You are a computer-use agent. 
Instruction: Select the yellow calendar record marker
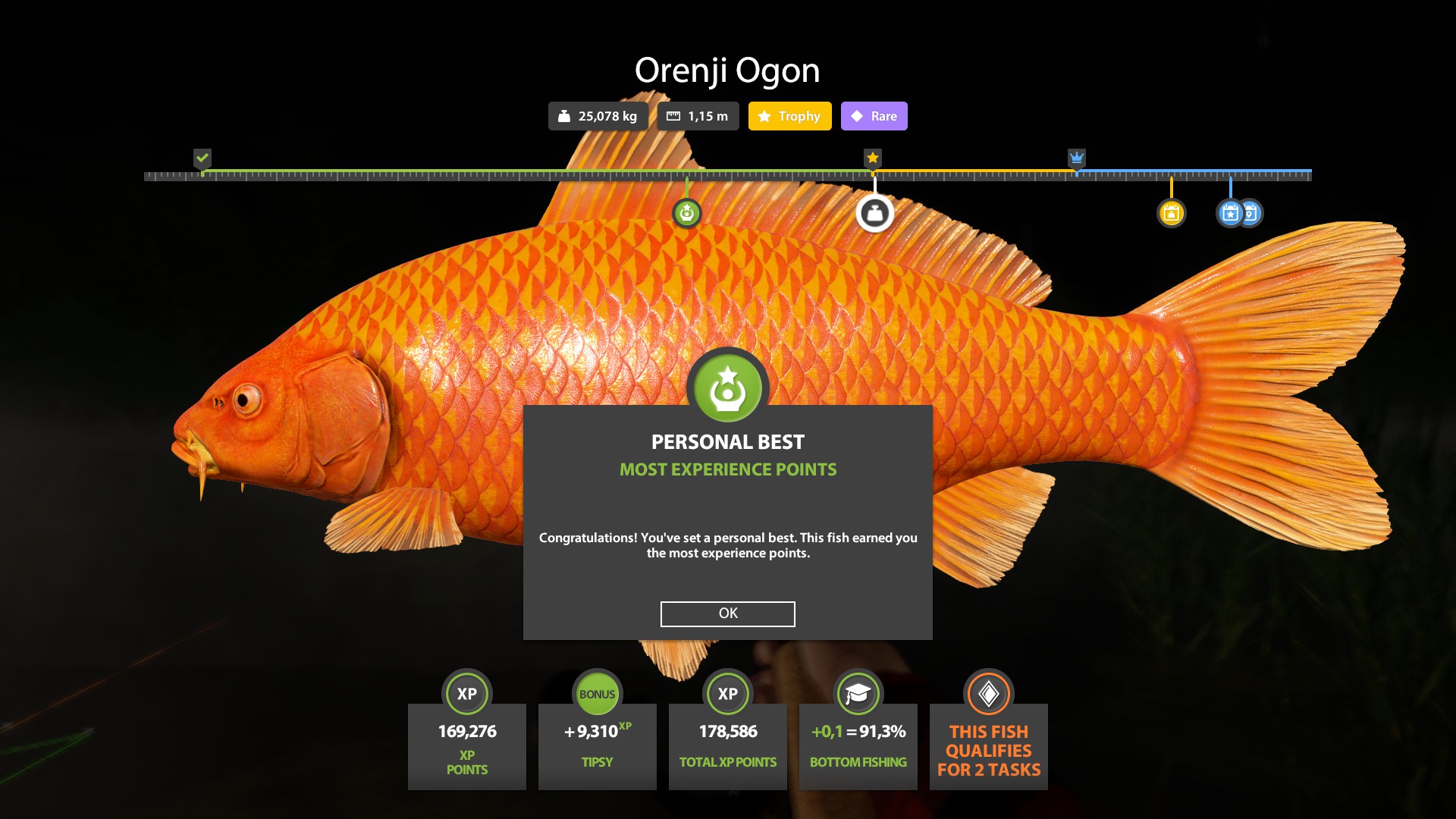1172,215
